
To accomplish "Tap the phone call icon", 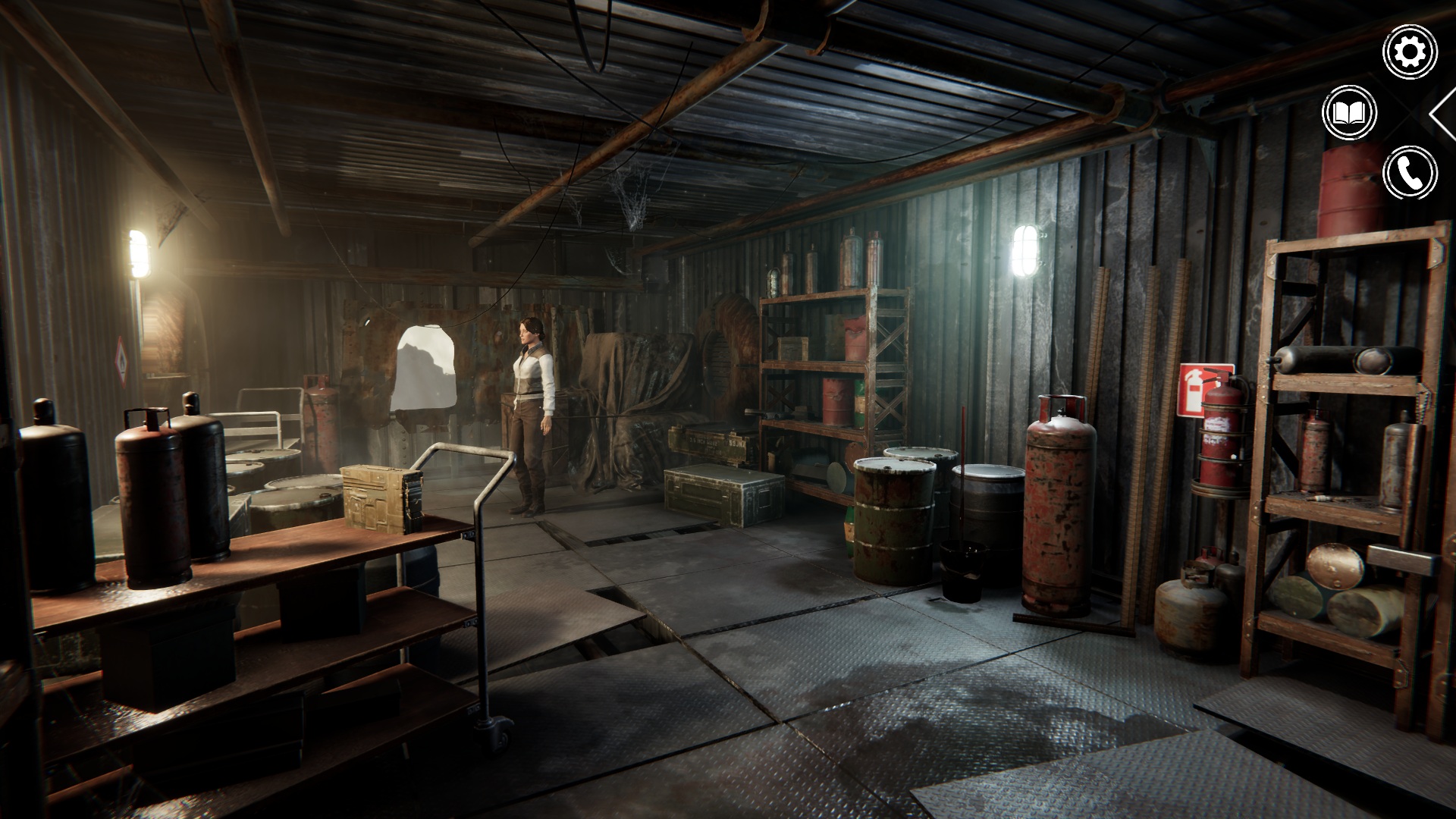I will tap(1410, 173).
